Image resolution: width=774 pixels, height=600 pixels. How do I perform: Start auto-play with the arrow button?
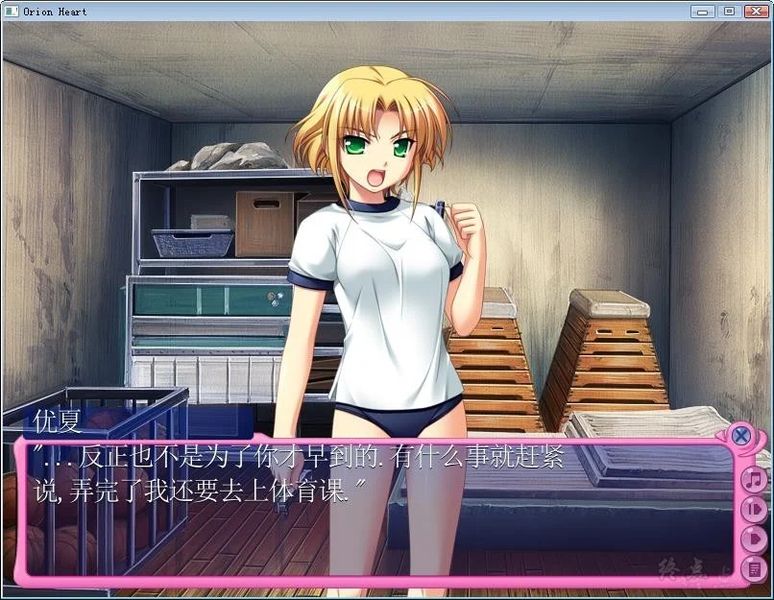pyautogui.click(x=754, y=539)
